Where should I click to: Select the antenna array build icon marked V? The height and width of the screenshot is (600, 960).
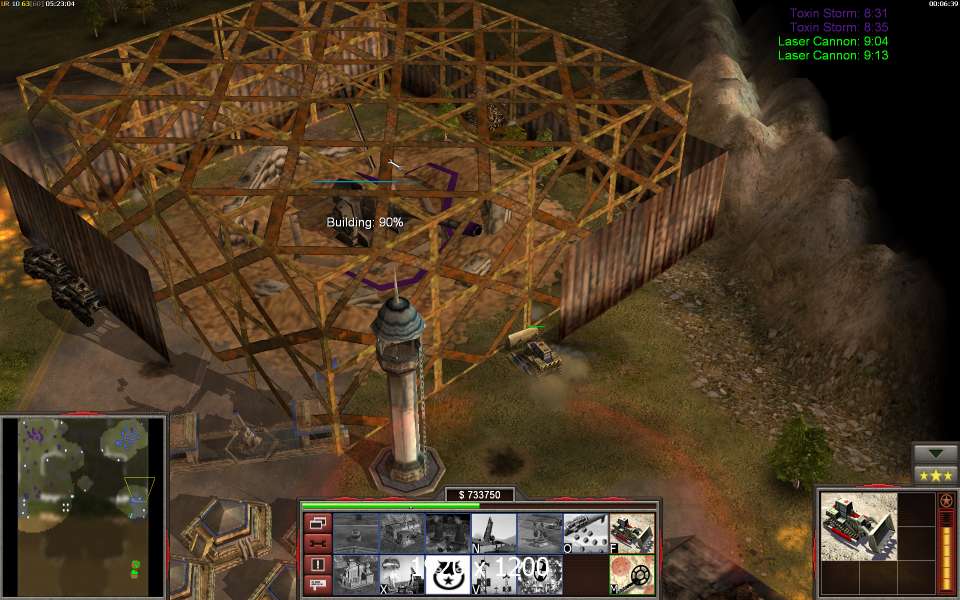pyautogui.click(x=493, y=574)
